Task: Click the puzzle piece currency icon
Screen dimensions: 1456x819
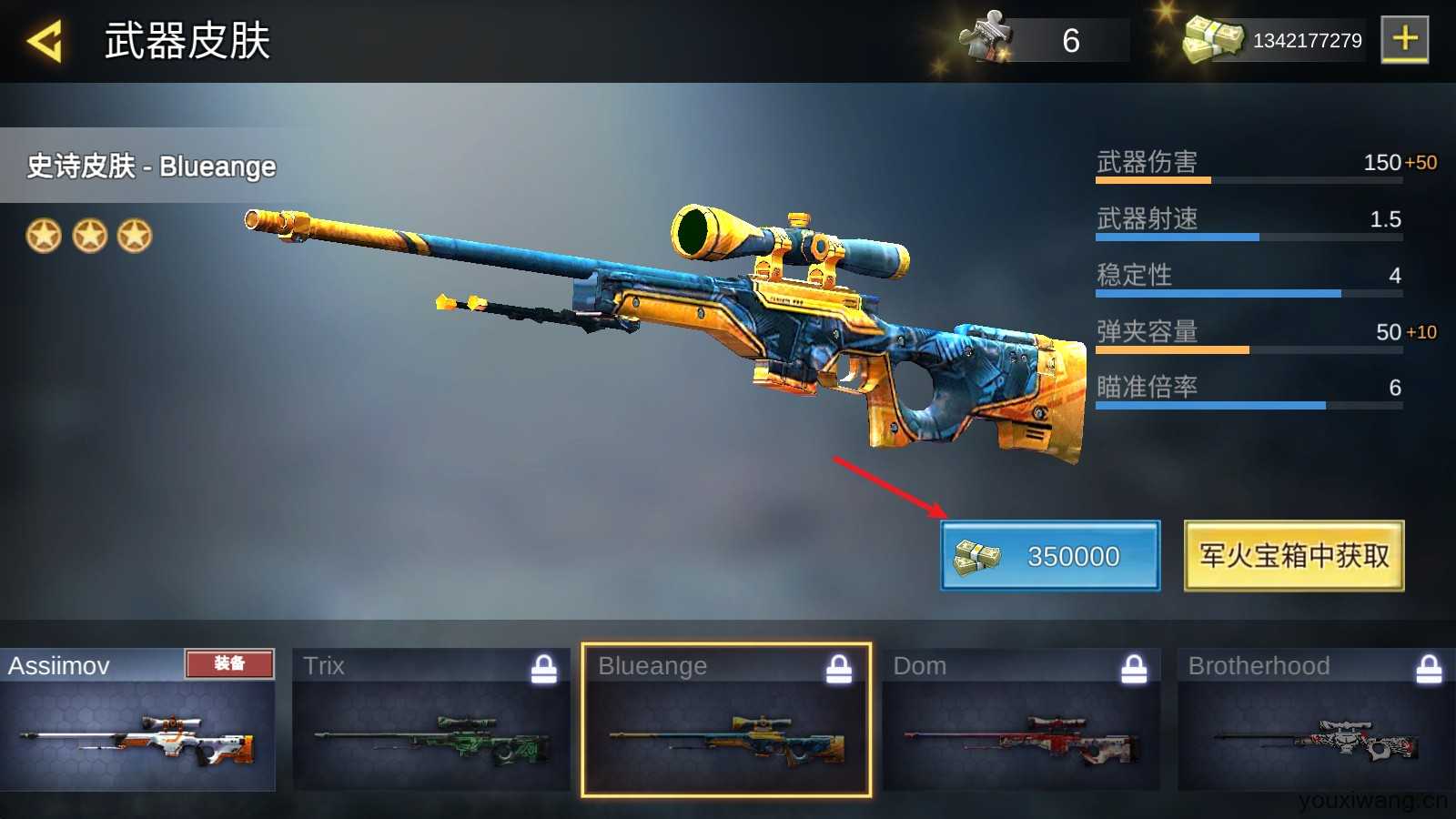Action: 986,38
